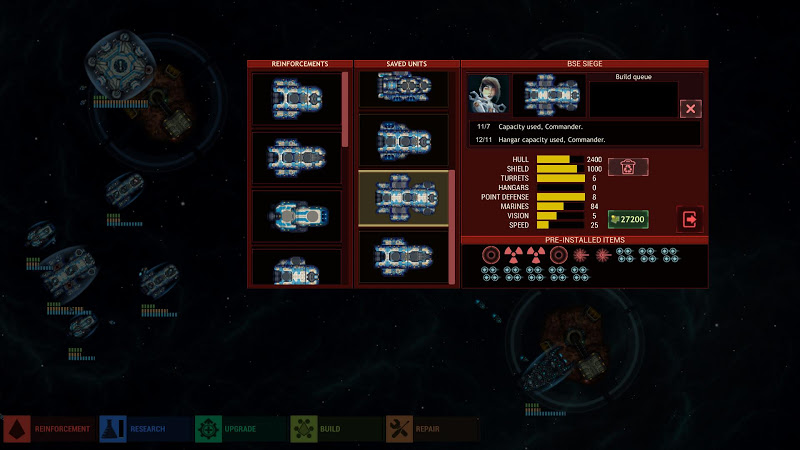Click the commander portrait
The height and width of the screenshot is (450, 800).
click(x=489, y=95)
